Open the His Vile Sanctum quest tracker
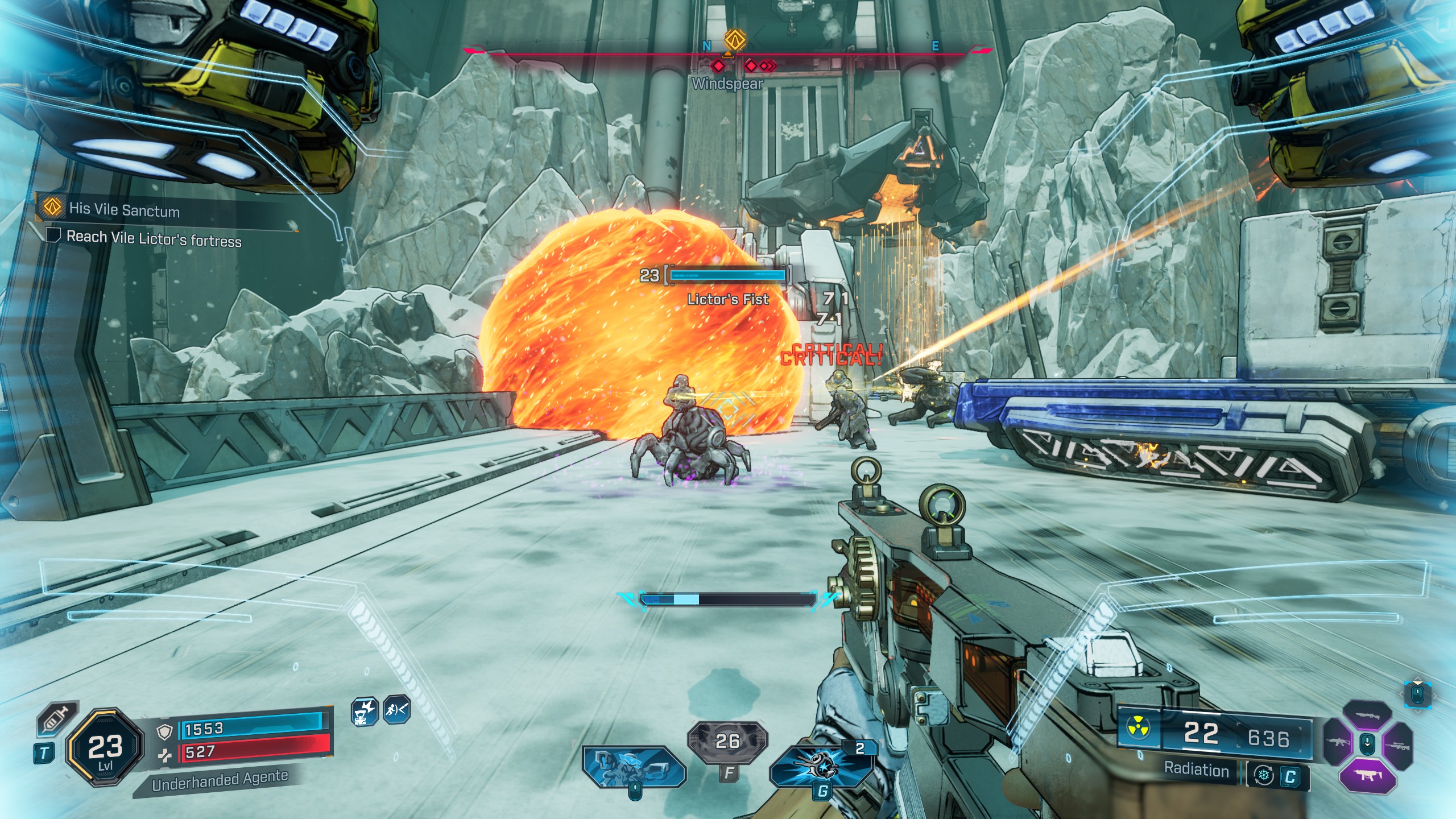Viewport: 1456px width, 819px height. [x=124, y=209]
